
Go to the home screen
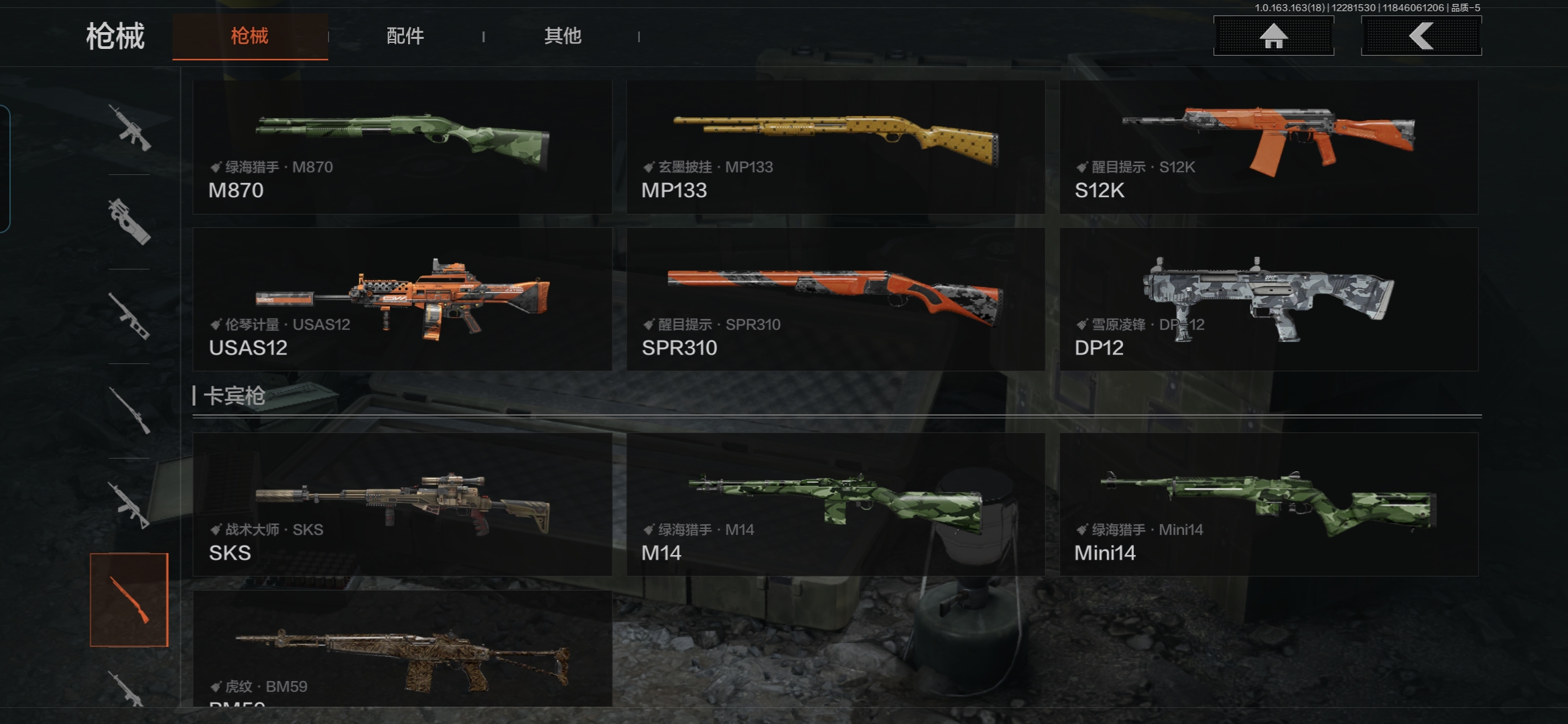(x=1273, y=36)
